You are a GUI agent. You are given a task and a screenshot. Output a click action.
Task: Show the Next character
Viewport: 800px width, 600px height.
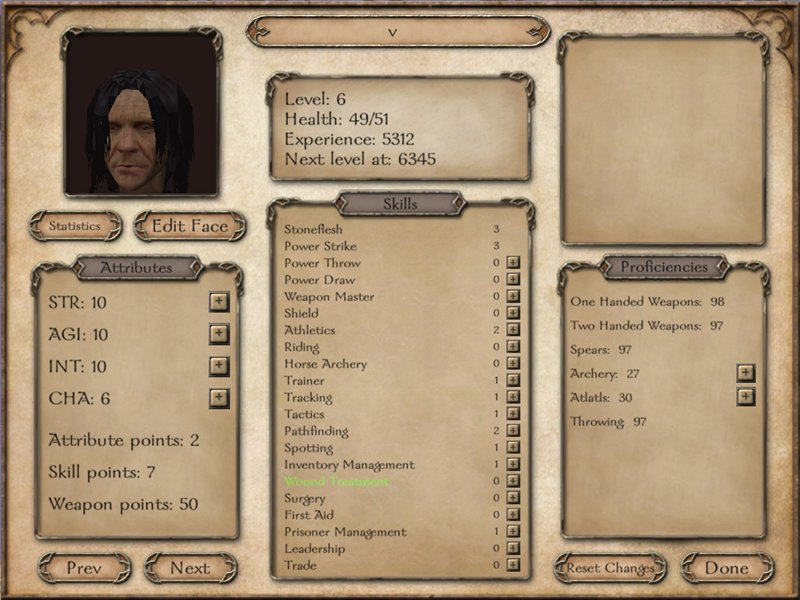click(x=190, y=568)
